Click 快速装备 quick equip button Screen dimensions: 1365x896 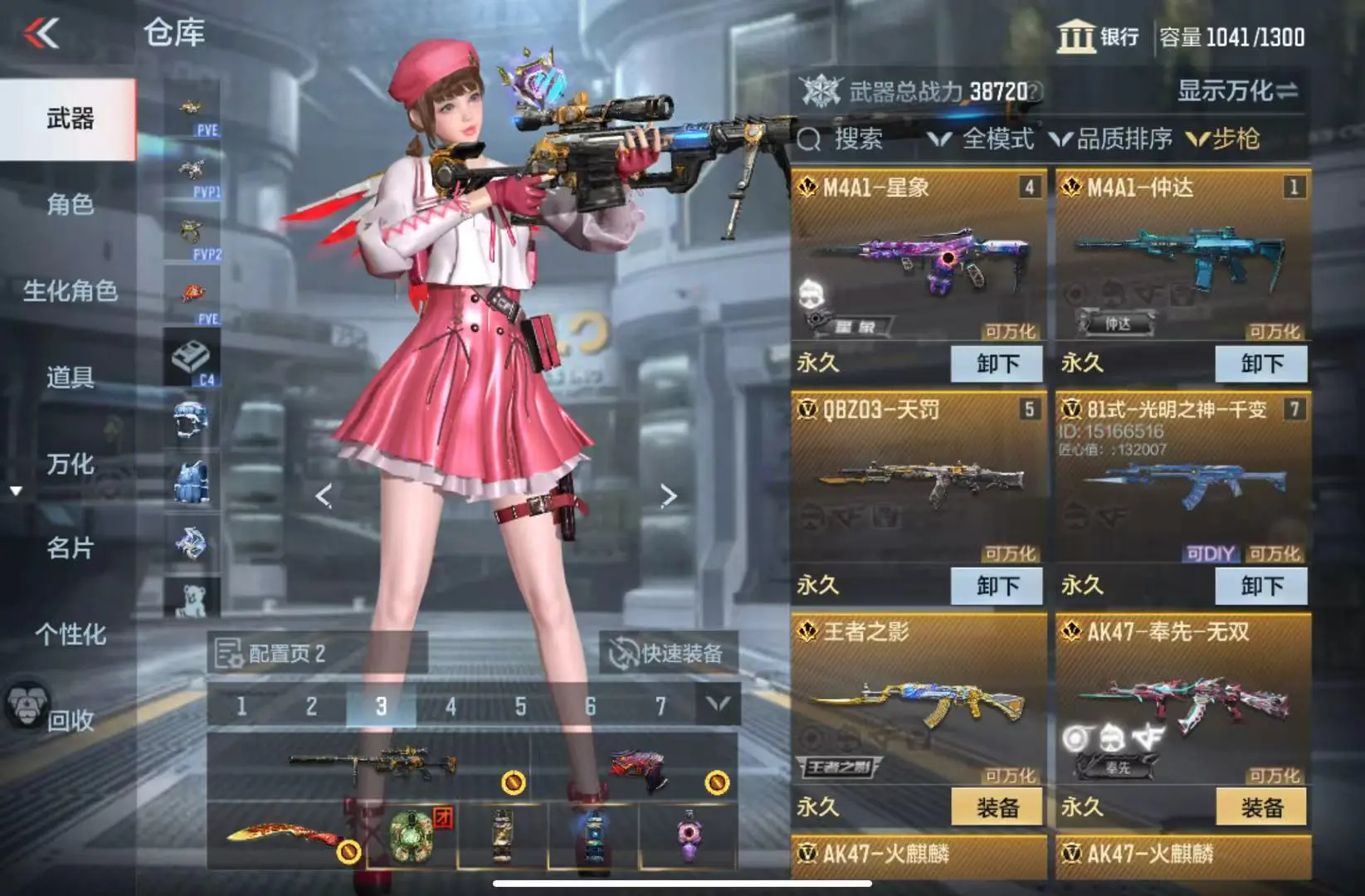pyautogui.click(x=668, y=654)
